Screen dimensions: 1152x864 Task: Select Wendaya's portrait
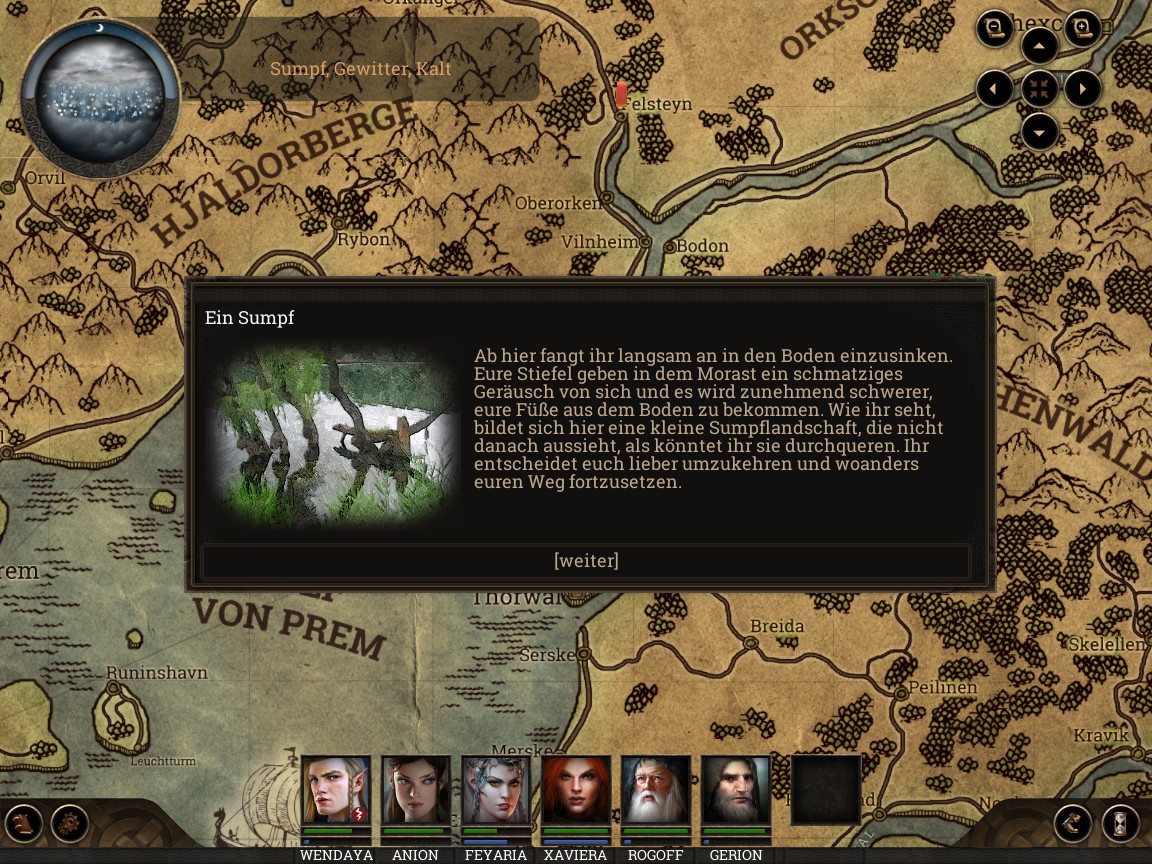click(336, 790)
